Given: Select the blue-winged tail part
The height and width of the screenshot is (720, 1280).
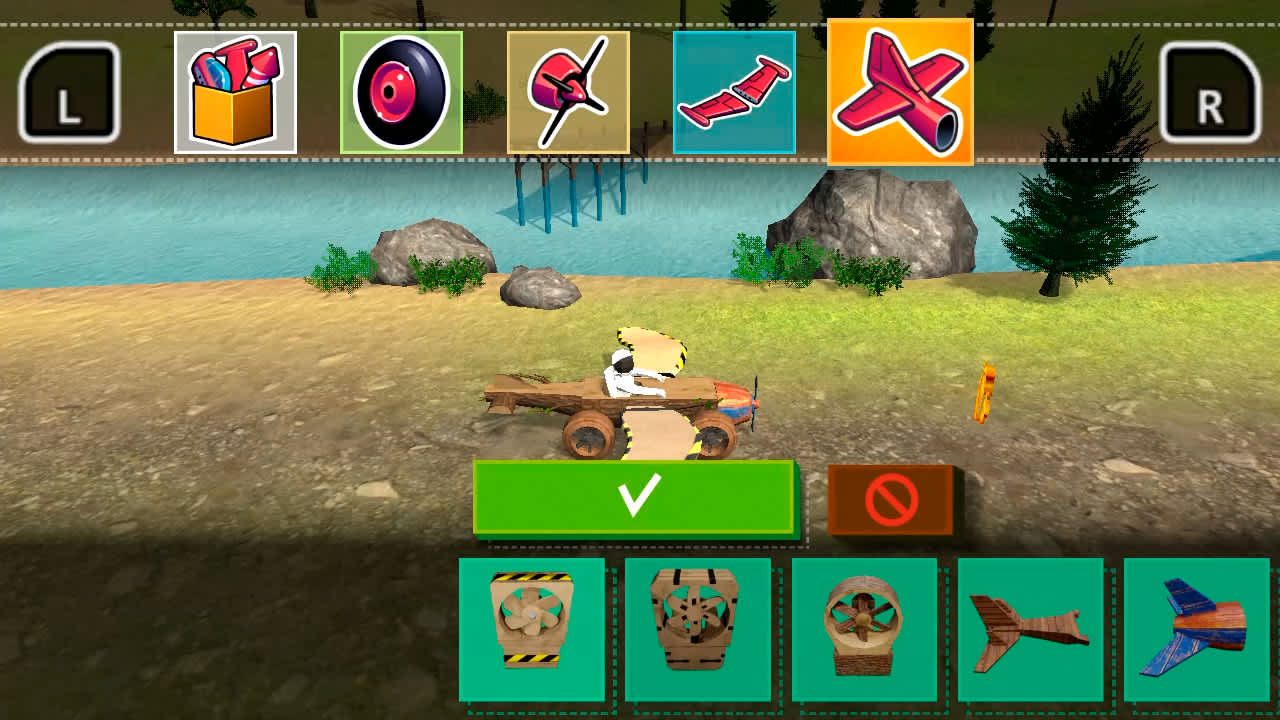Looking at the screenshot, I should pyautogui.click(x=1195, y=630).
